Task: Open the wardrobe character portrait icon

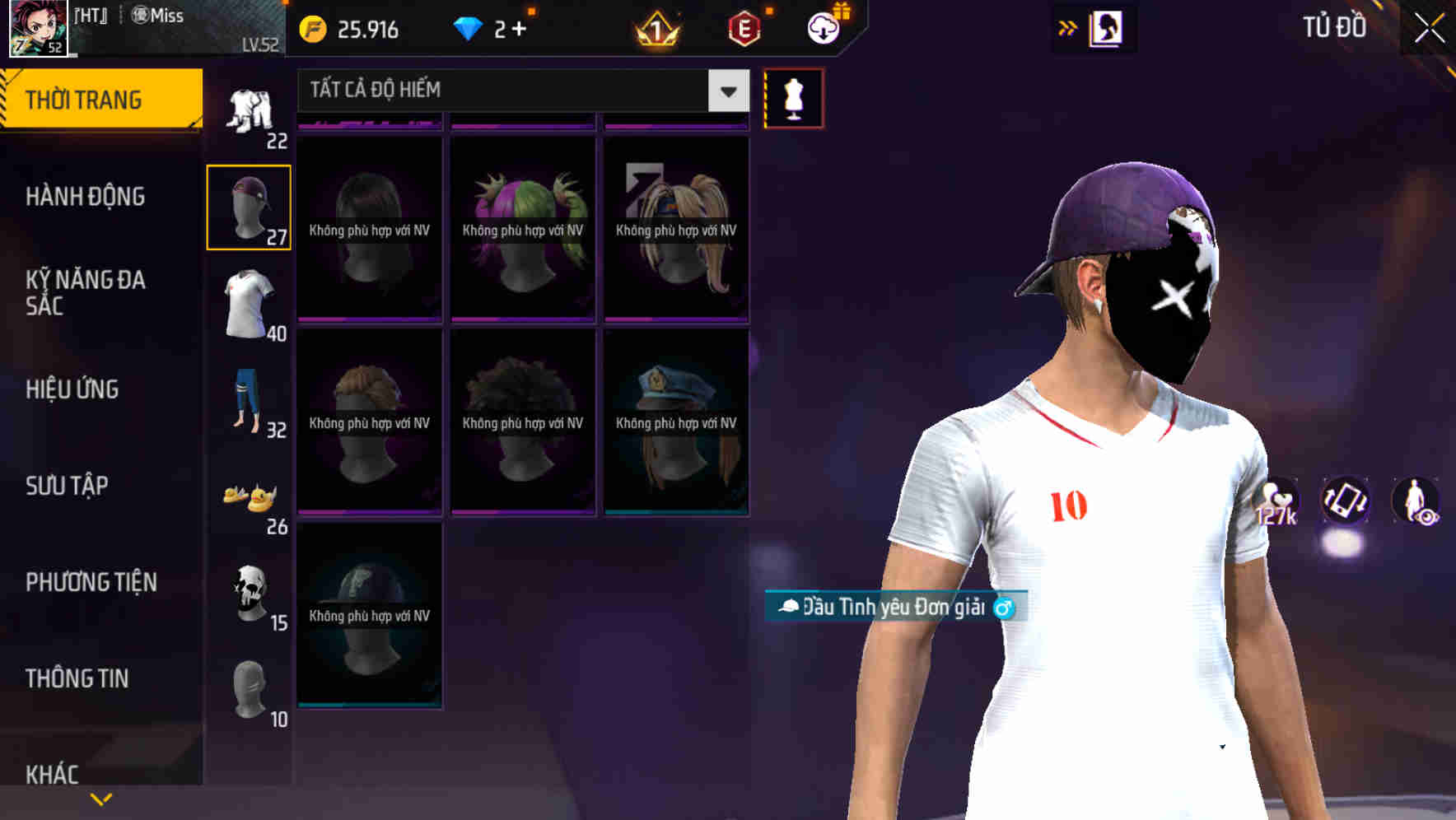Action: pos(1107,27)
